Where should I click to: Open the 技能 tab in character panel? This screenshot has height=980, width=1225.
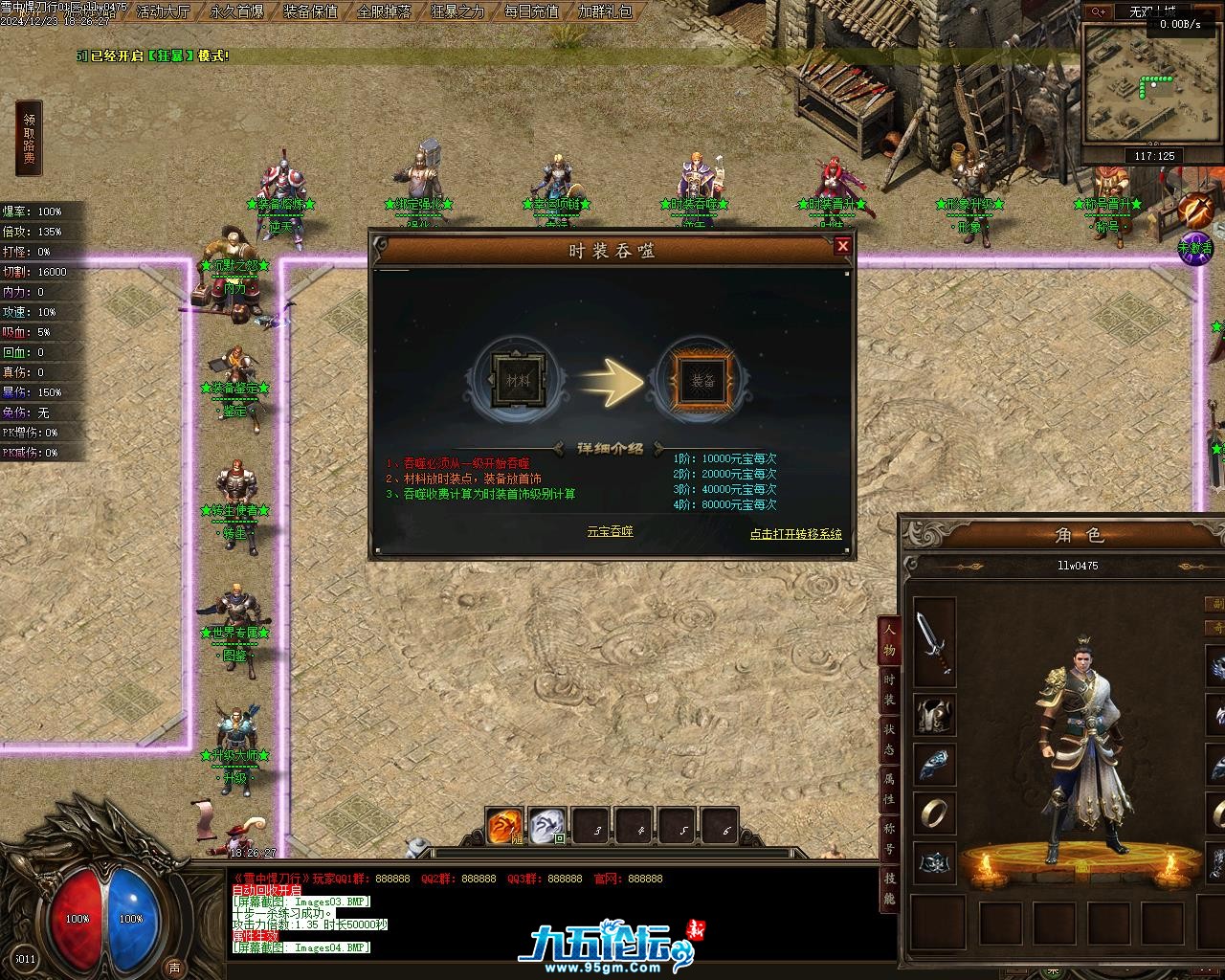889,888
